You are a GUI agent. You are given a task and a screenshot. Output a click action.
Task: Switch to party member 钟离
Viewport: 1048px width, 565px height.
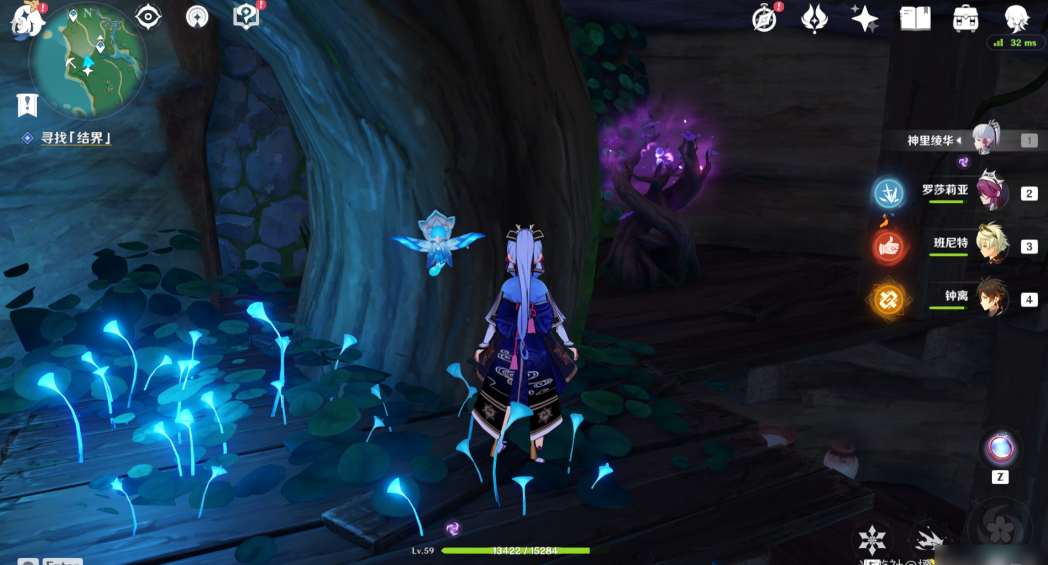pyautogui.click(x=990, y=298)
